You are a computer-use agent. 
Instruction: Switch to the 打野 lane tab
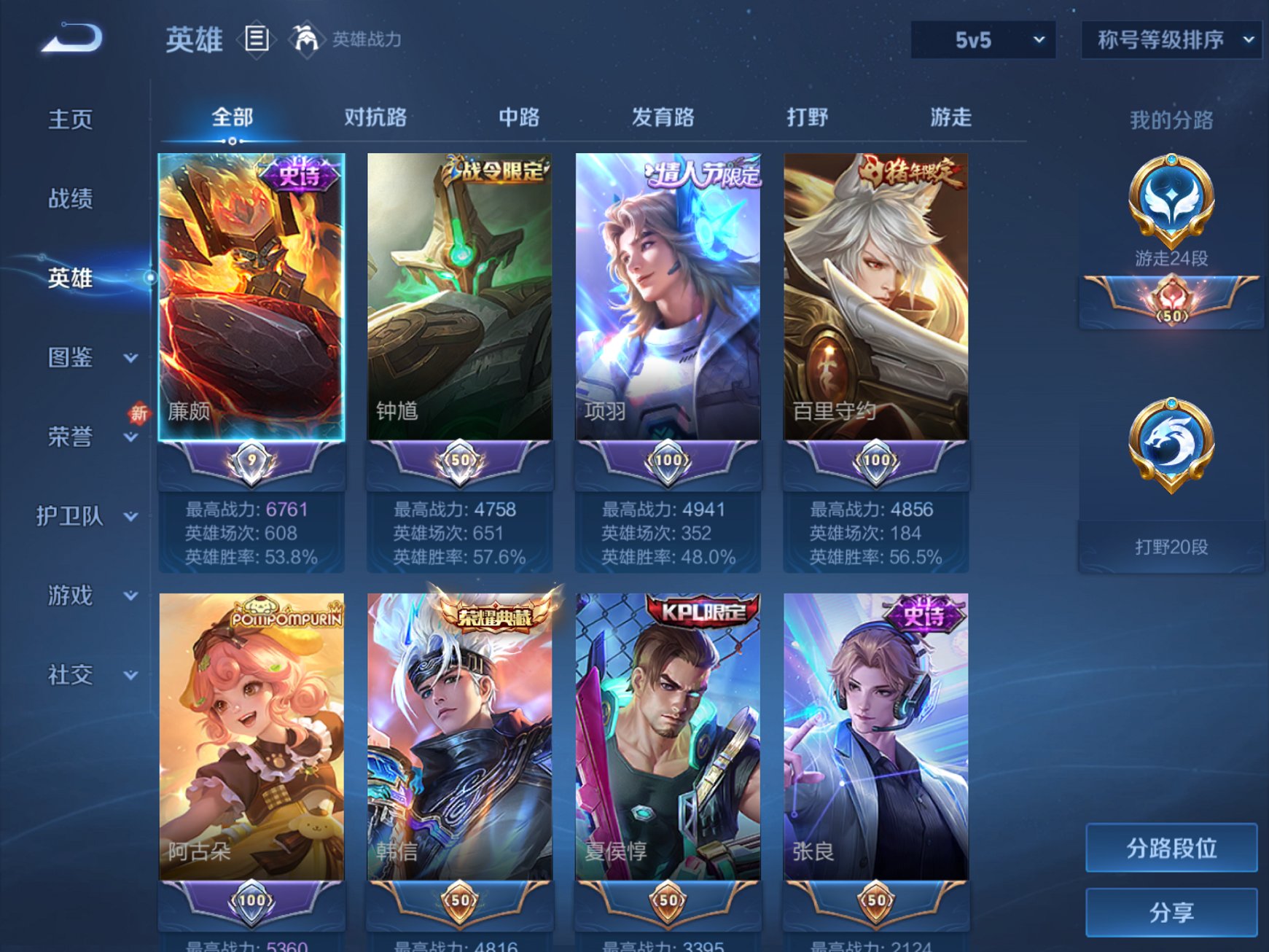pos(807,117)
